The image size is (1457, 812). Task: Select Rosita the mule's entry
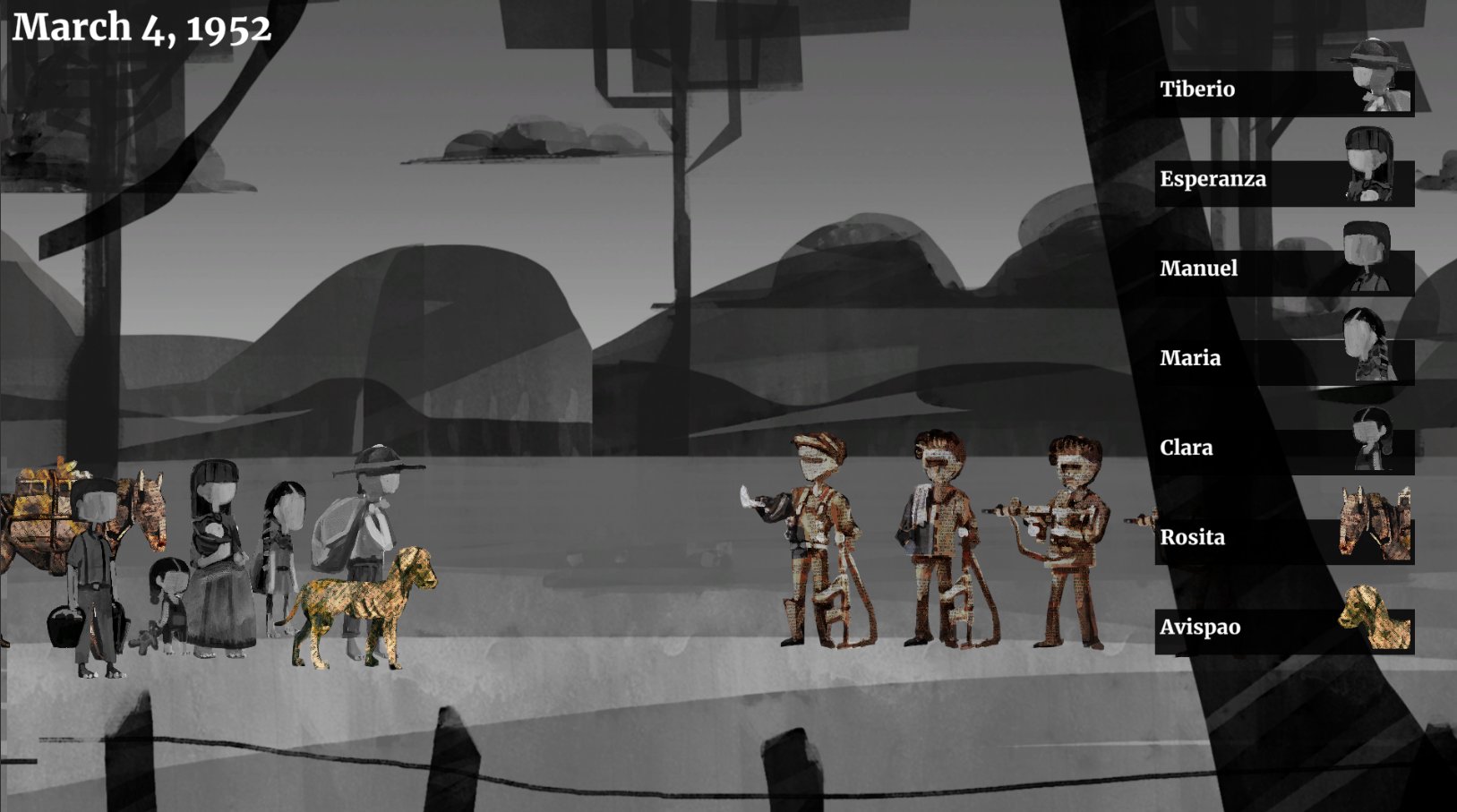[x=1283, y=539]
